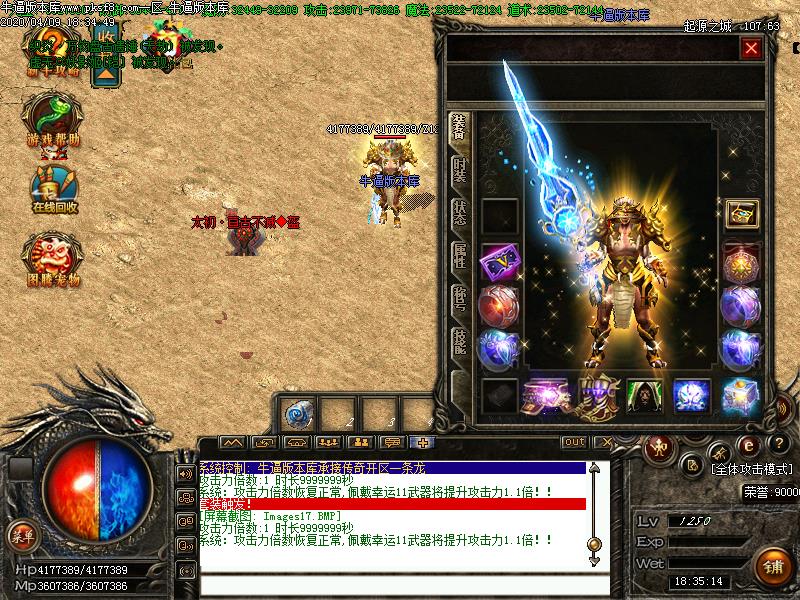The height and width of the screenshot is (600, 800).
Task: Toggle the chat sound speaker button
Action: [x=186, y=473]
